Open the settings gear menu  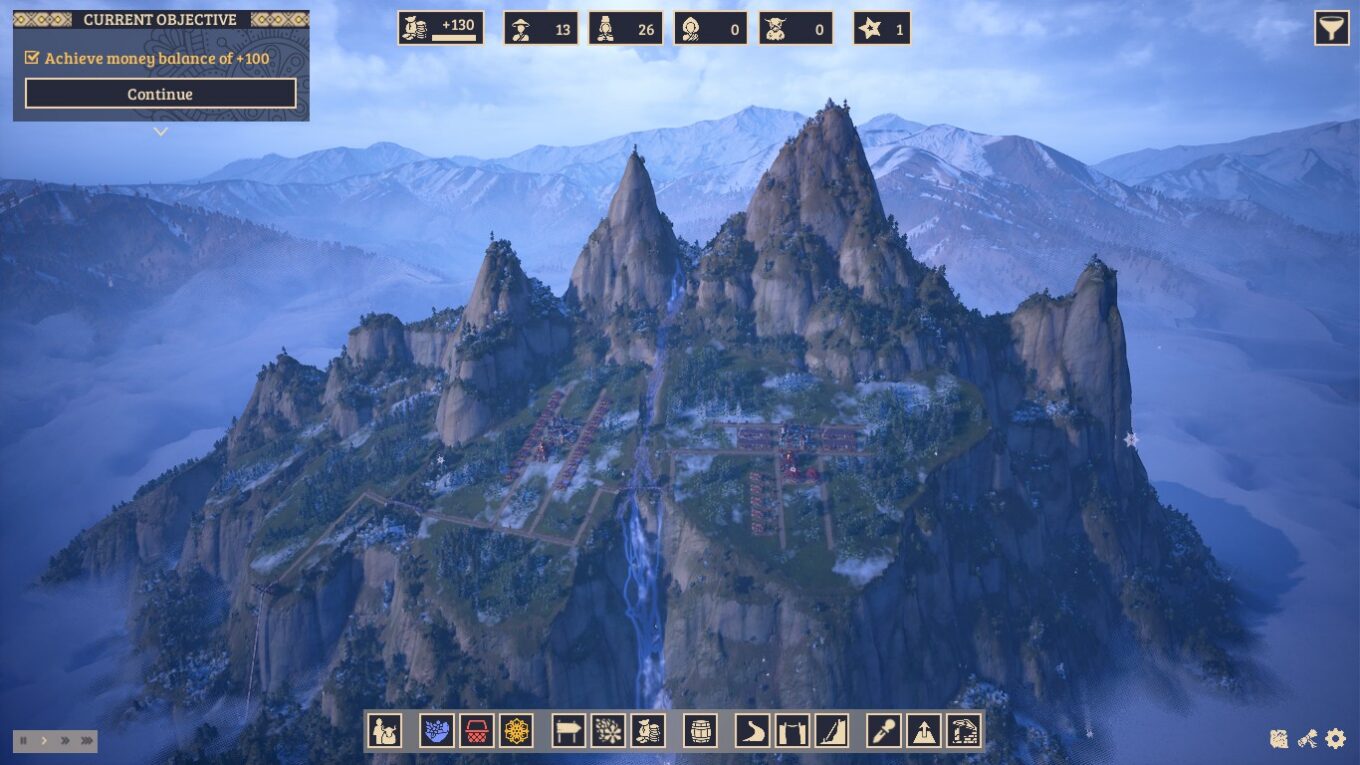tap(1333, 740)
